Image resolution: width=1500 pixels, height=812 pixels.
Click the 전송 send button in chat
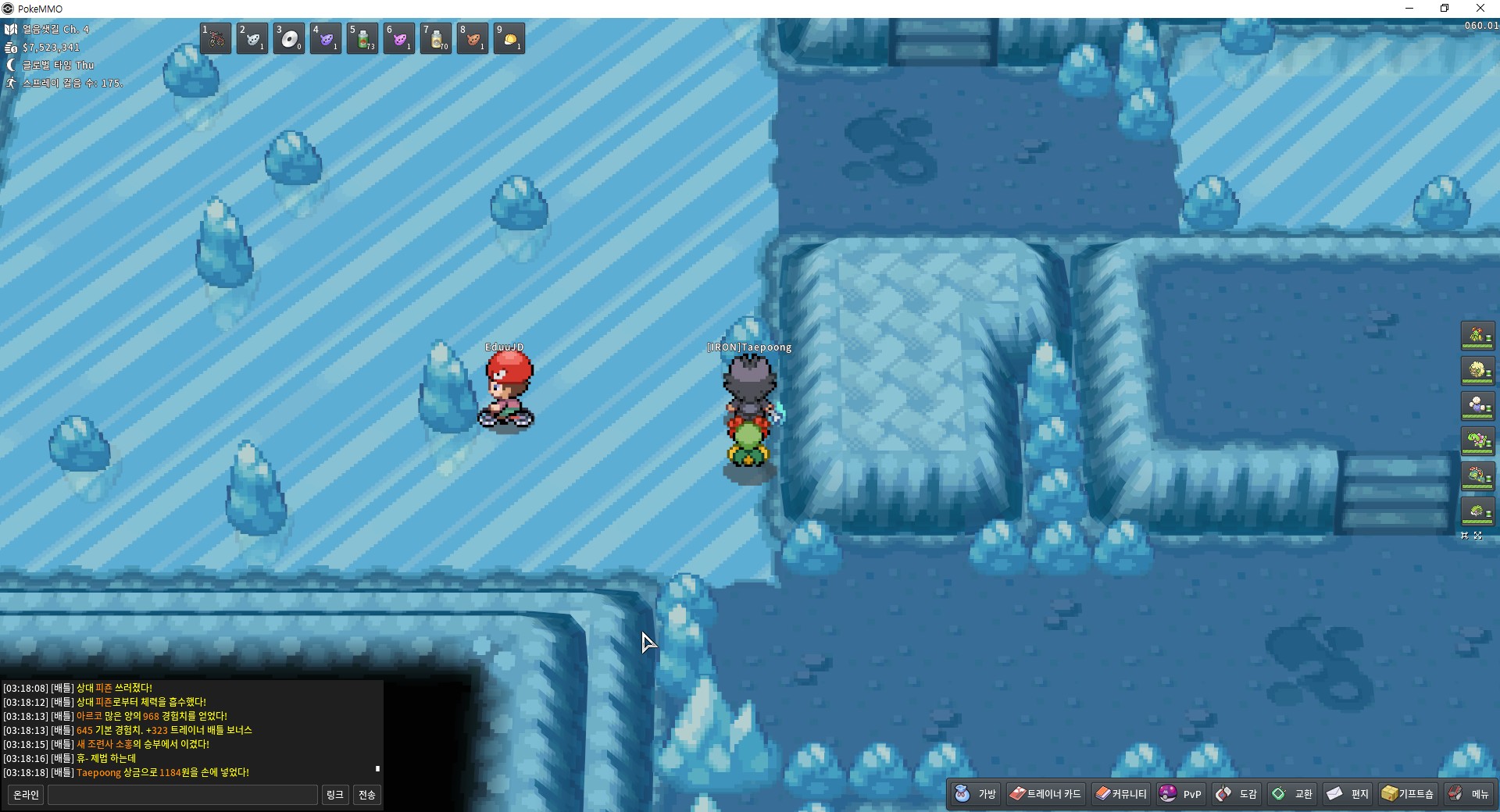pos(366,795)
